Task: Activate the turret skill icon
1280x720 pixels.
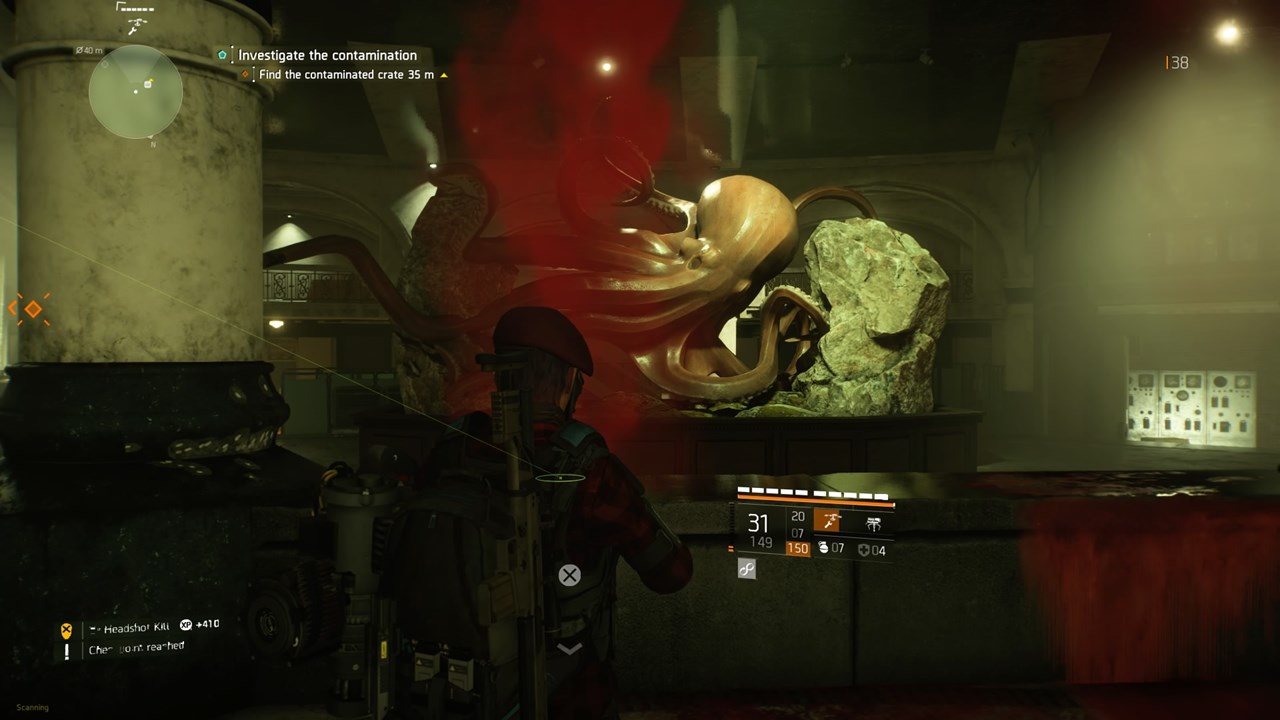Action: (x=873, y=523)
